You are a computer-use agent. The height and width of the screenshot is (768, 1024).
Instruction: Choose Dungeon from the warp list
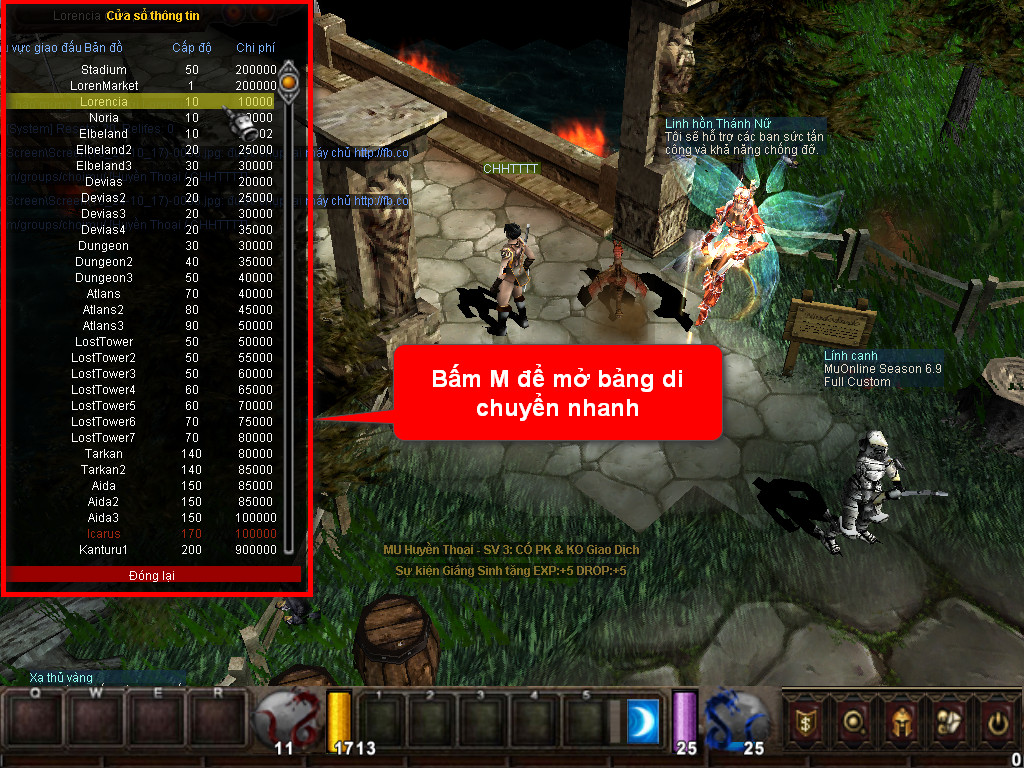[104, 246]
